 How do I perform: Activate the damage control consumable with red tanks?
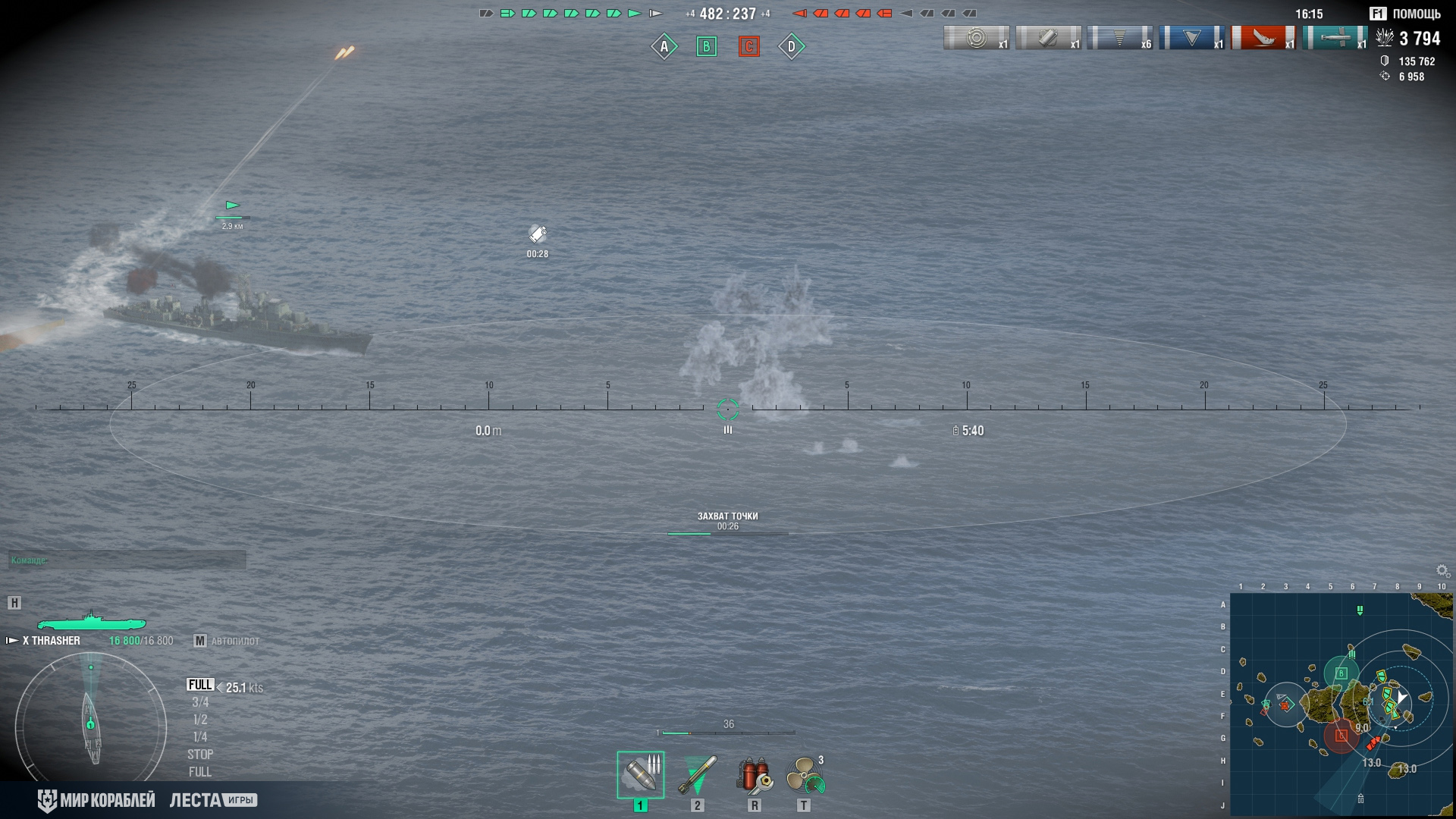(754, 774)
